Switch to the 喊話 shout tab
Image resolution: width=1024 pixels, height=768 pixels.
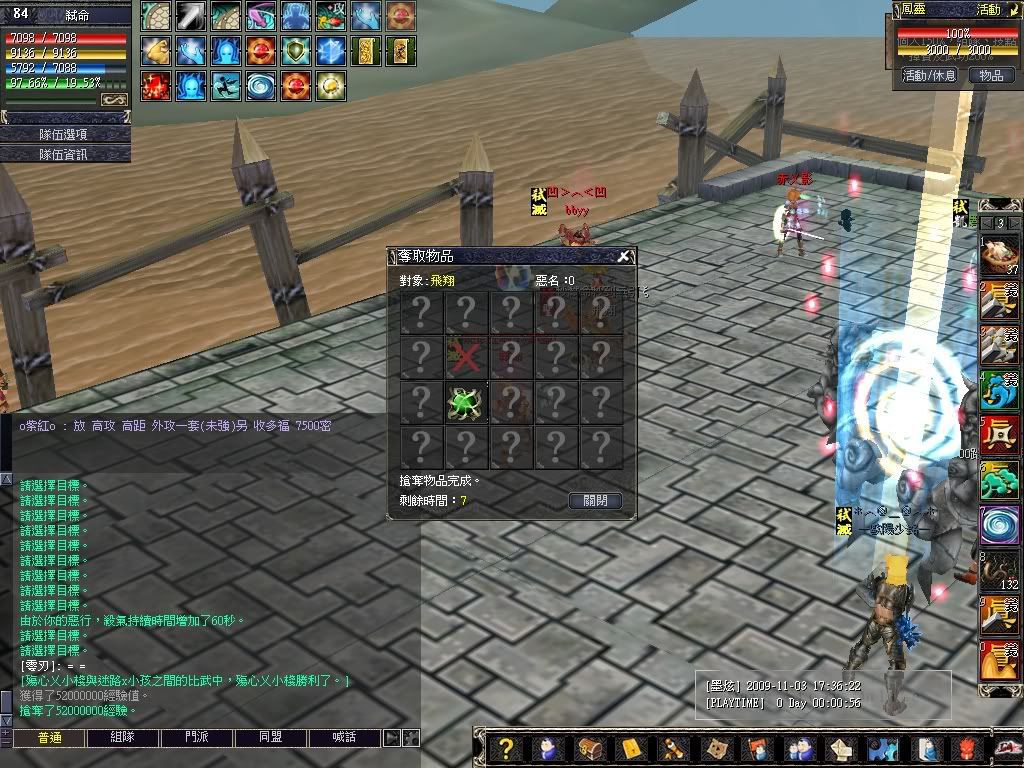click(345, 738)
